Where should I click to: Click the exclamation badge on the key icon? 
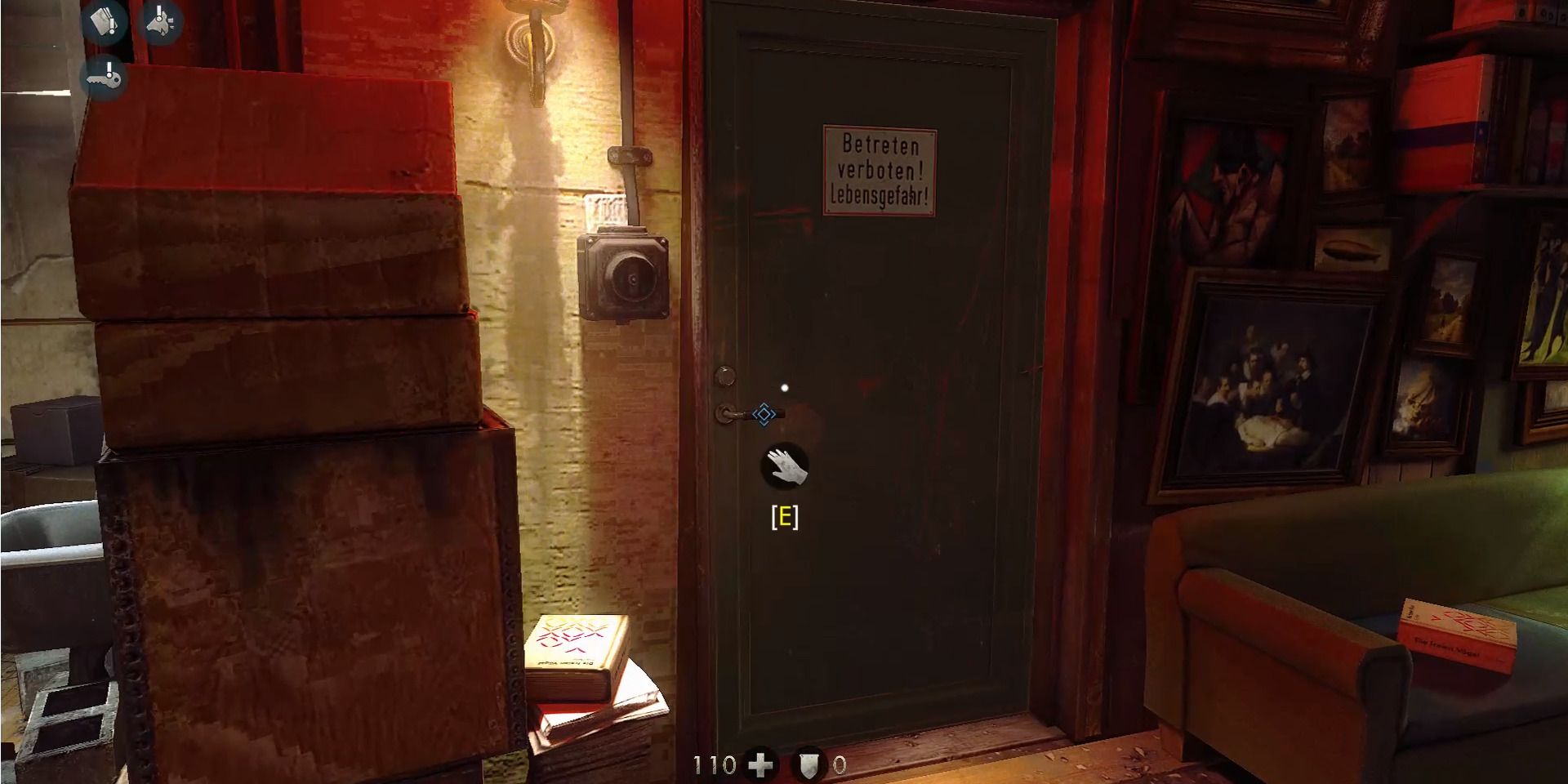[109, 69]
